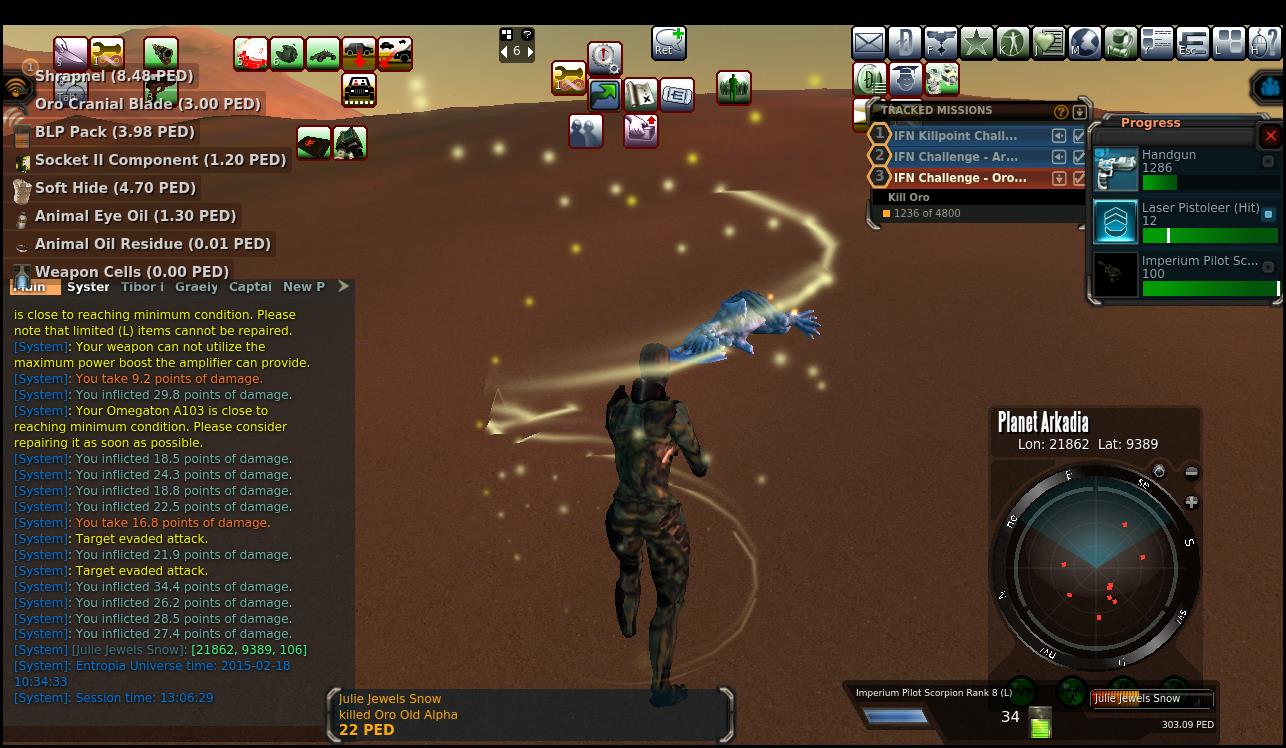
Task: Select the black jeep vehicle icon
Action: (x=359, y=90)
